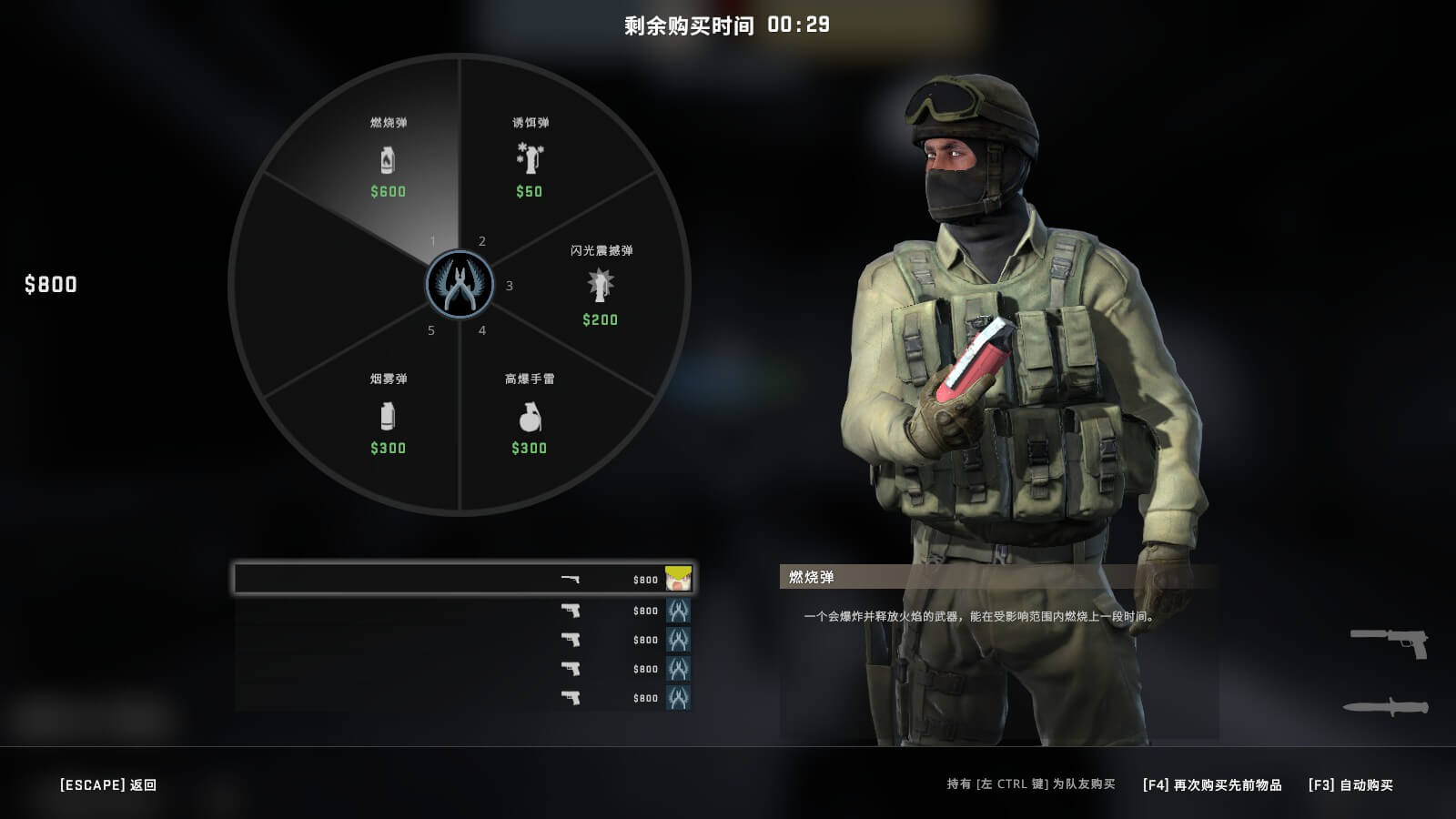Click a pistol icon in the teammate purchase list
The width and height of the screenshot is (1456, 819).
pos(571,611)
